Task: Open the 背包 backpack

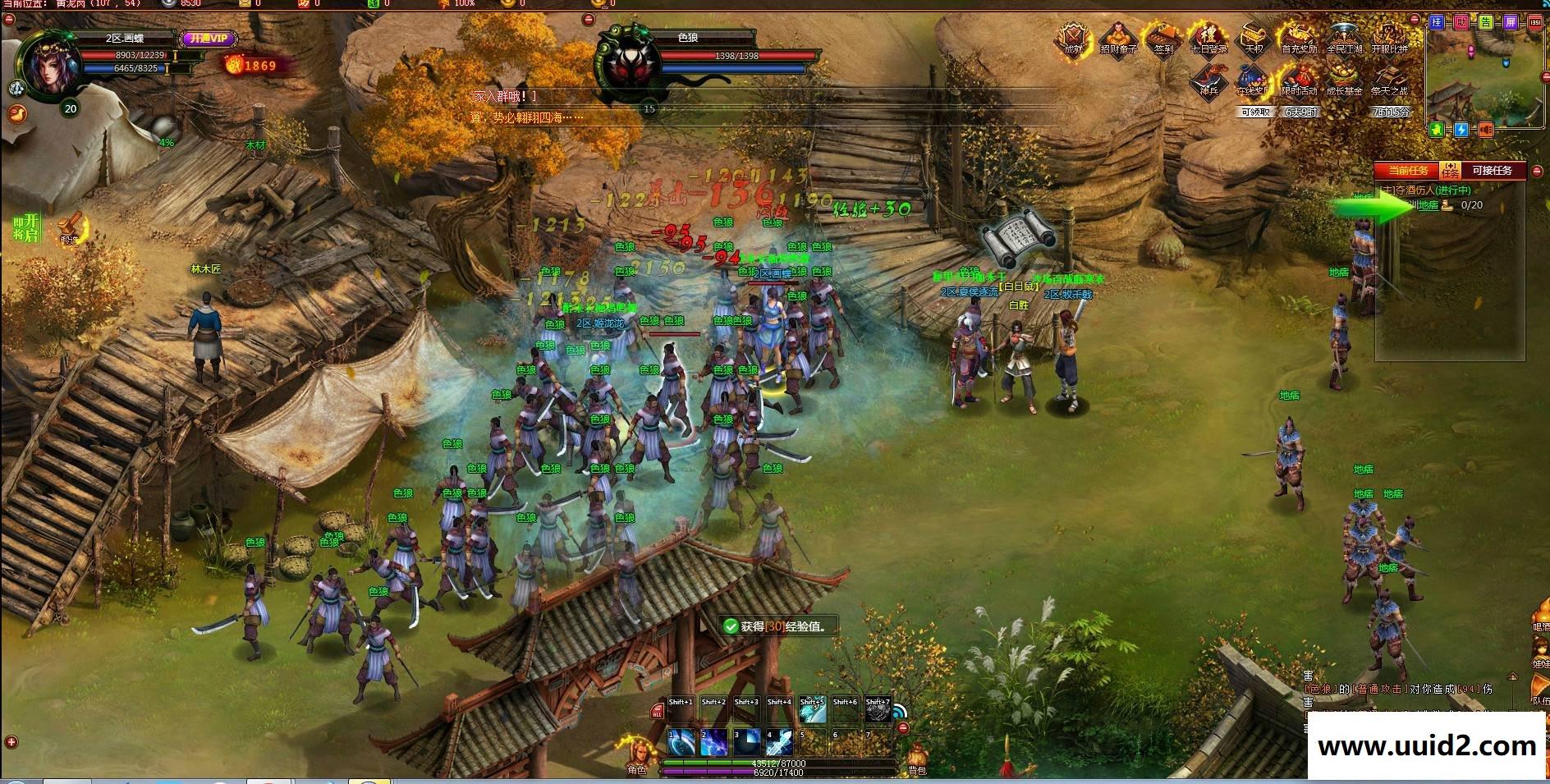Action: pyautogui.click(x=917, y=757)
